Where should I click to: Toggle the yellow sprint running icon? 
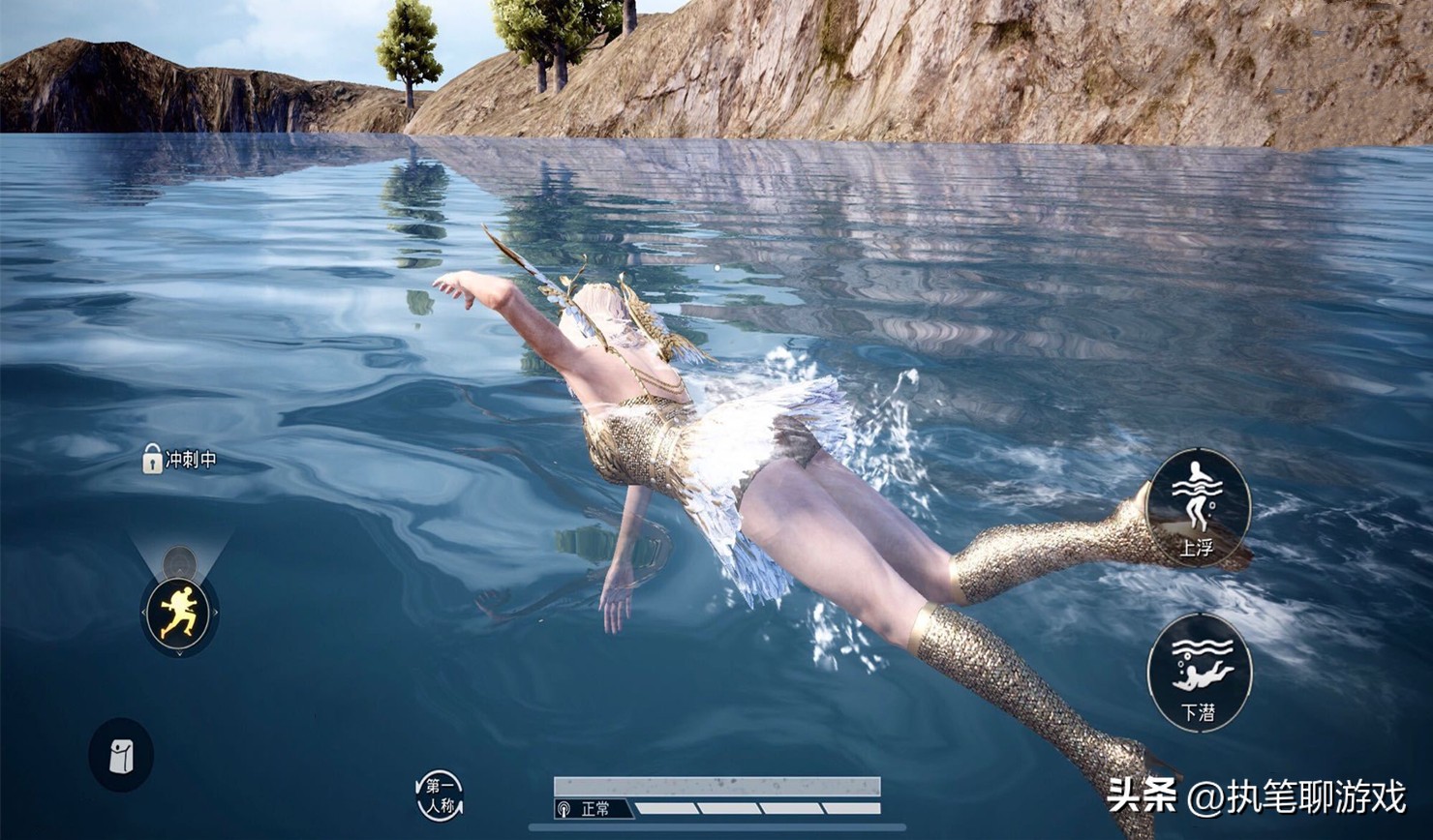coord(179,614)
